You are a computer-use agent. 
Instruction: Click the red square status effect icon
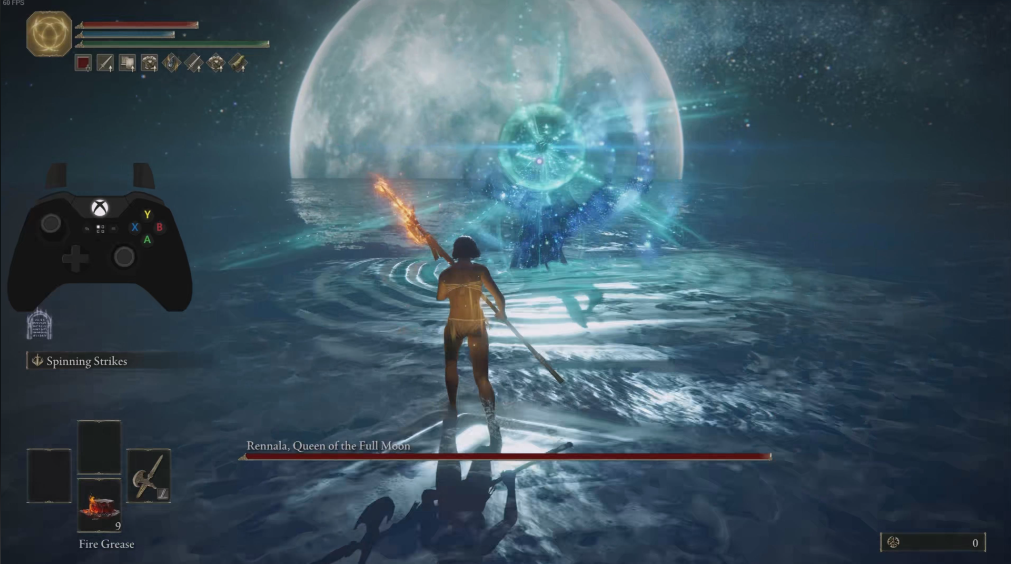pyautogui.click(x=84, y=63)
